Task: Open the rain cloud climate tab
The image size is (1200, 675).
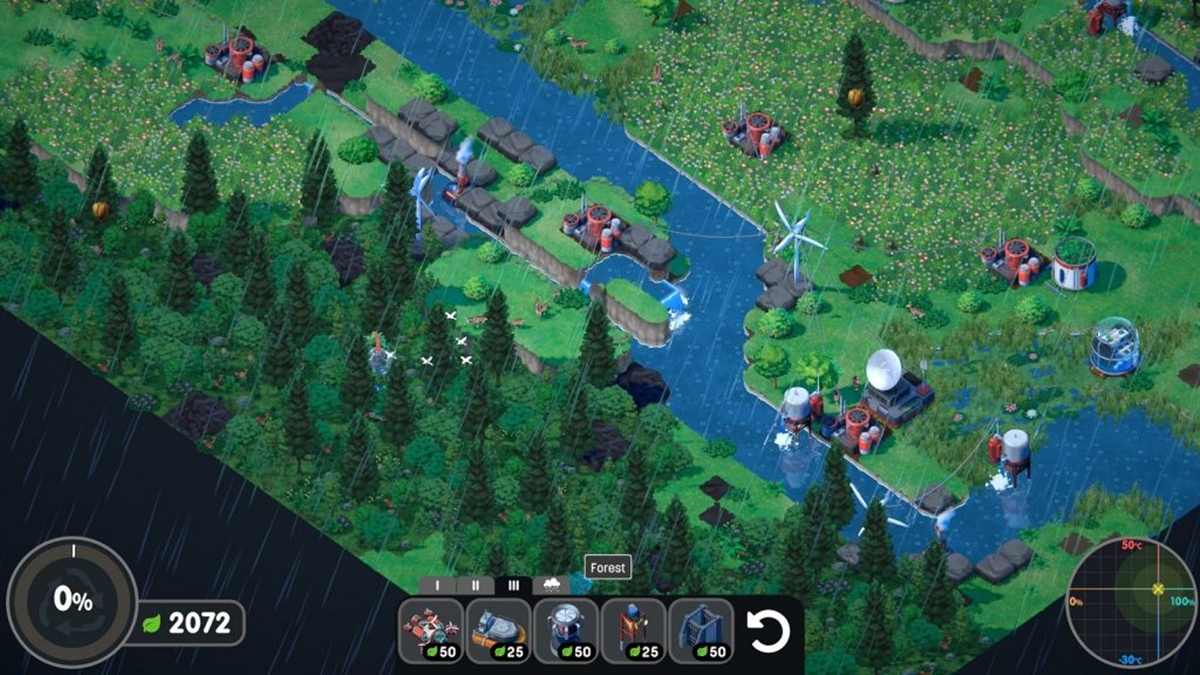Action: (x=550, y=586)
